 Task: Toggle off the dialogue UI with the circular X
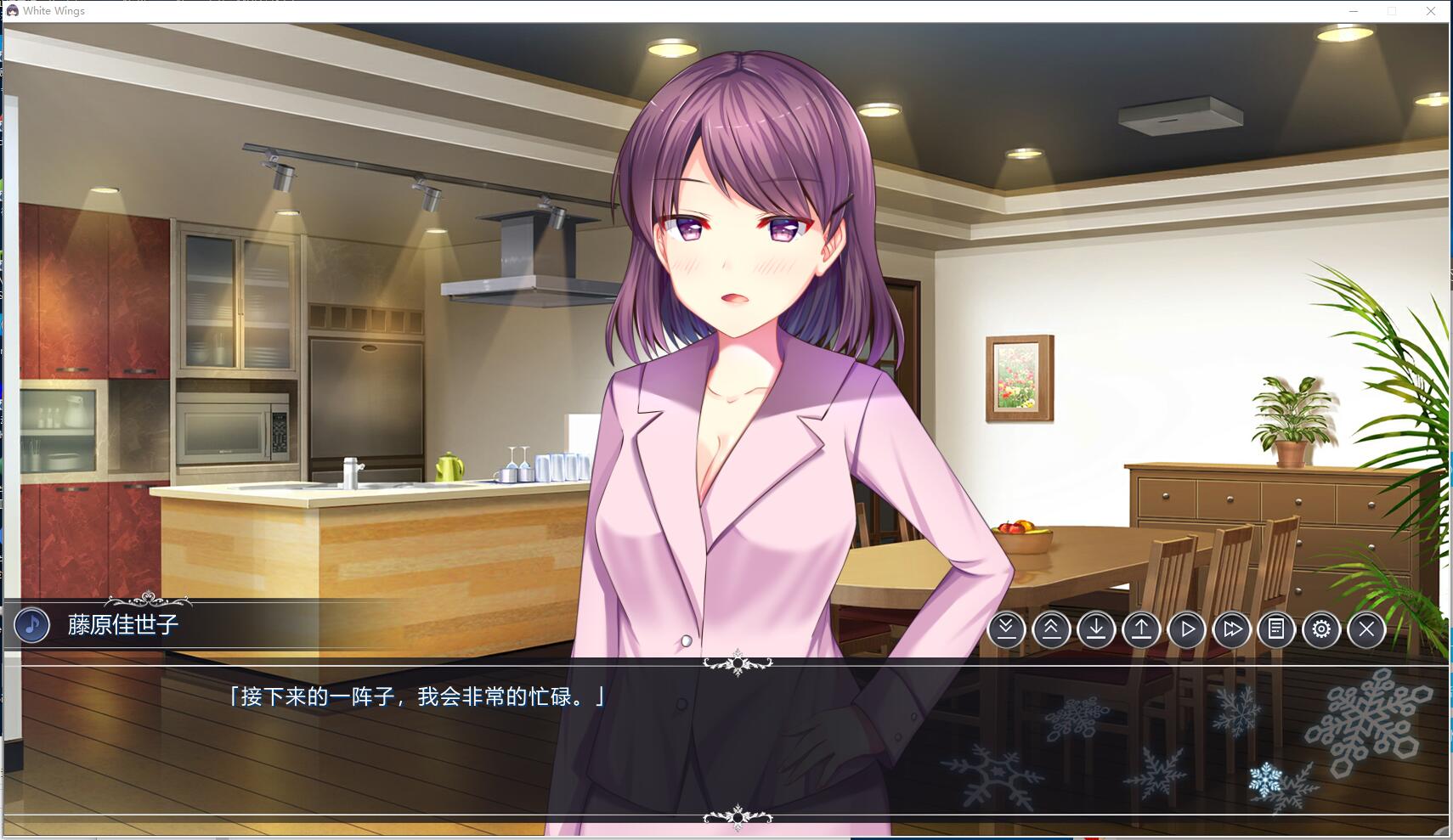click(1367, 629)
